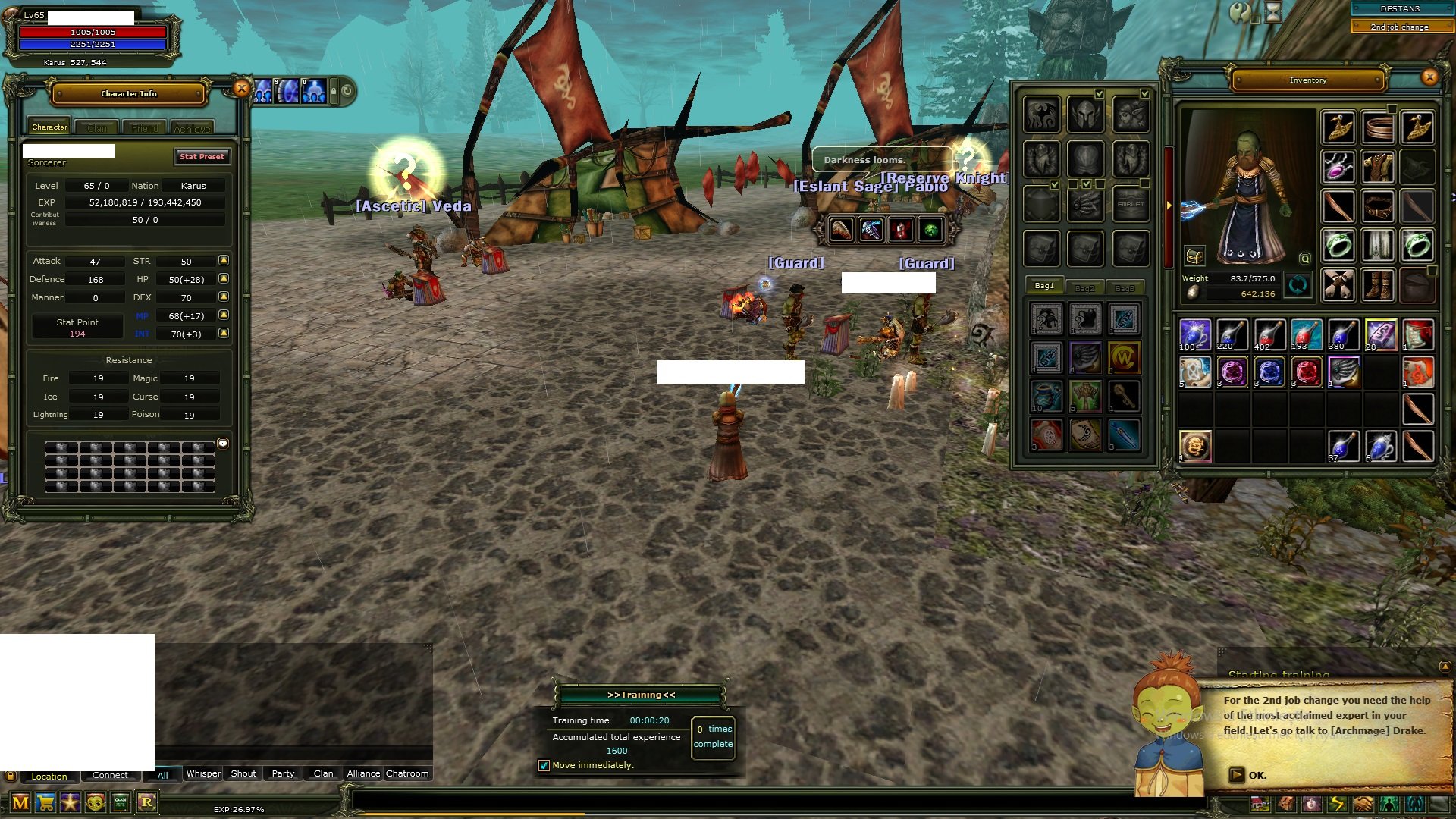The image size is (1456, 819).
Task: Toggle the Move immediately checkbox
Action: 544,765
